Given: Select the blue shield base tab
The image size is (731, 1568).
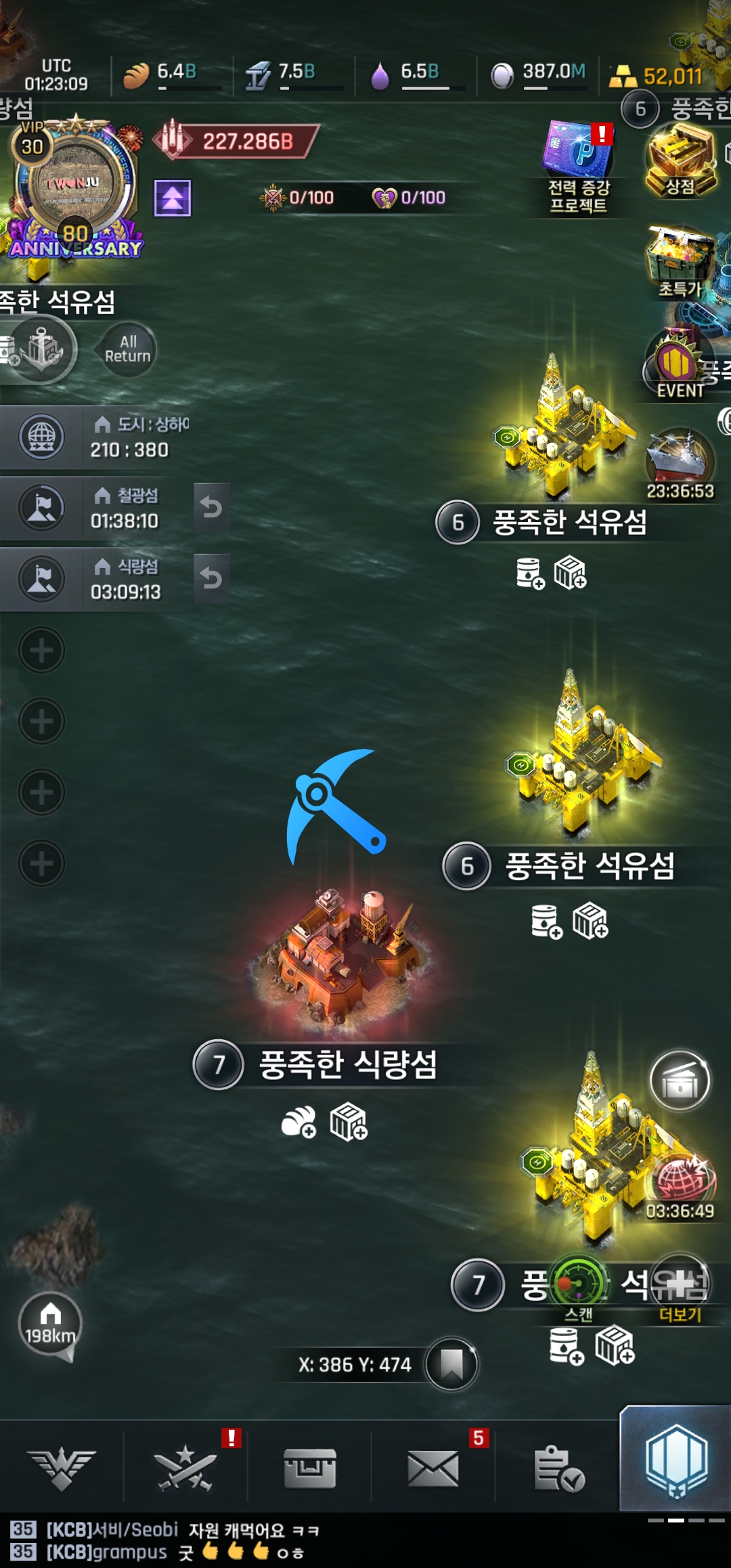Looking at the screenshot, I should (x=675, y=1461).
